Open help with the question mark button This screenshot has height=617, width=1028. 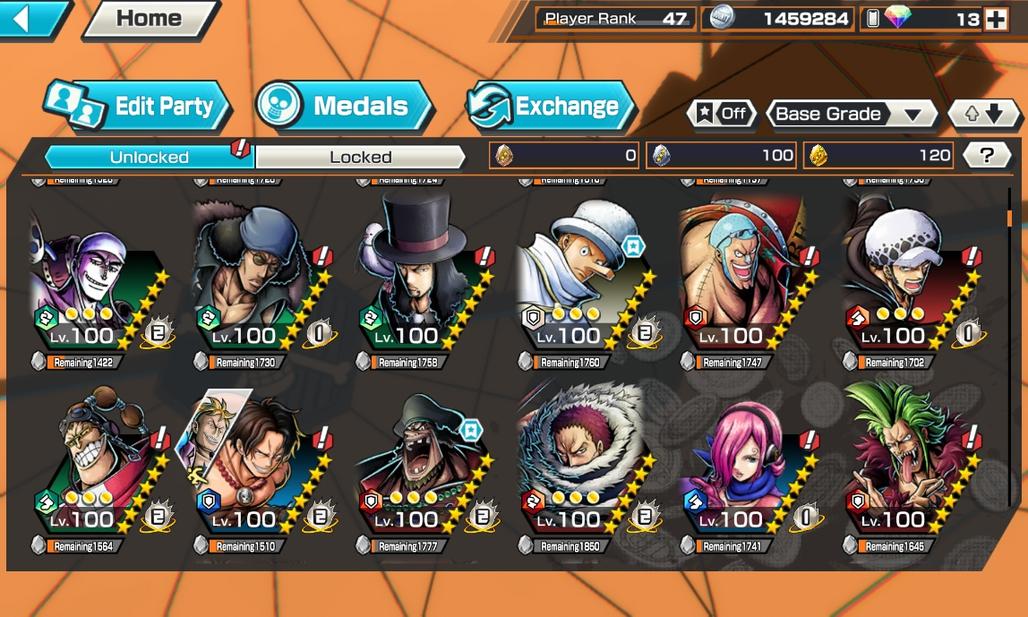[987, 155]
